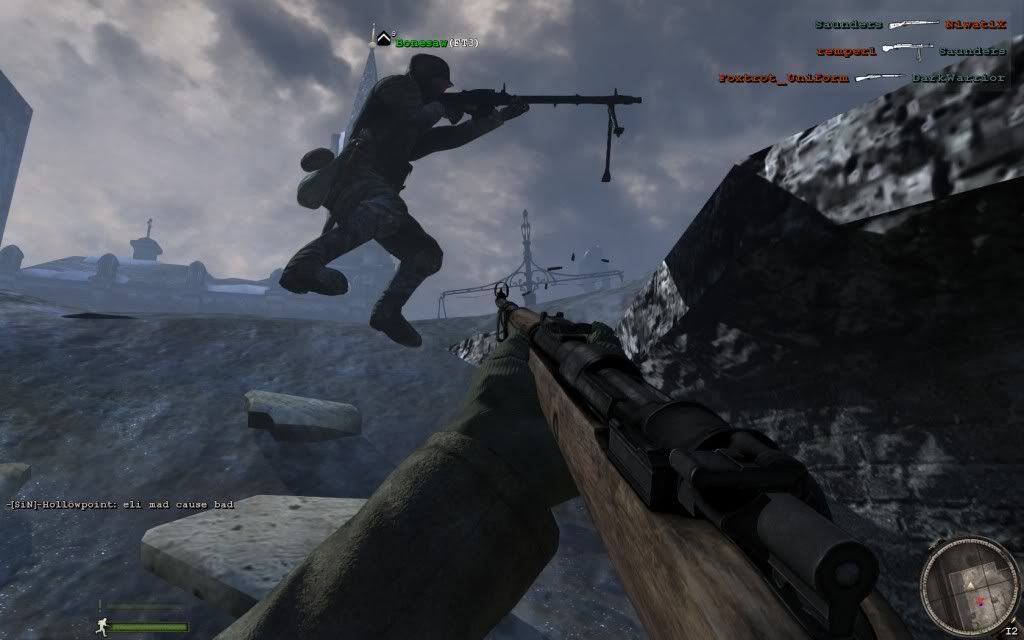Screen dimensions: 1024x640
Task: Select the Bonesaw player name tag
Action: (x=421, y=43)
